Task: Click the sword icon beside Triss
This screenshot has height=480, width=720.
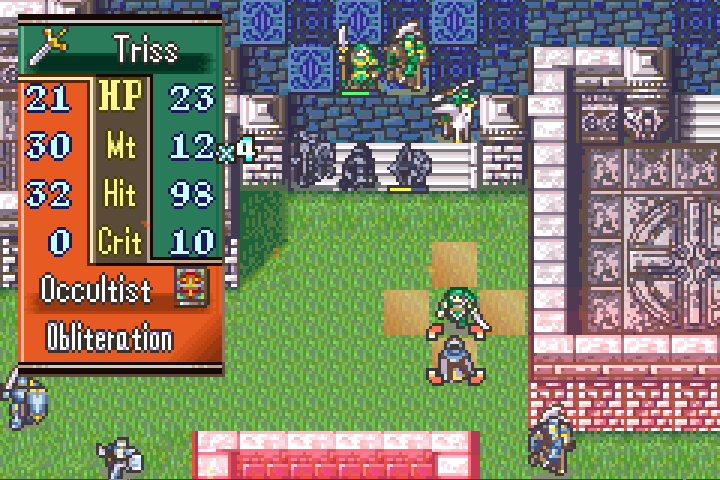Action: [x=48, y=43]
